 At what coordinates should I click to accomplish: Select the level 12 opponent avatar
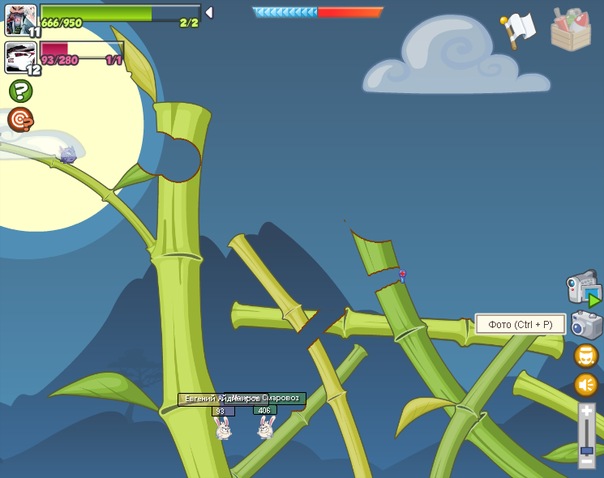point(21,57)
